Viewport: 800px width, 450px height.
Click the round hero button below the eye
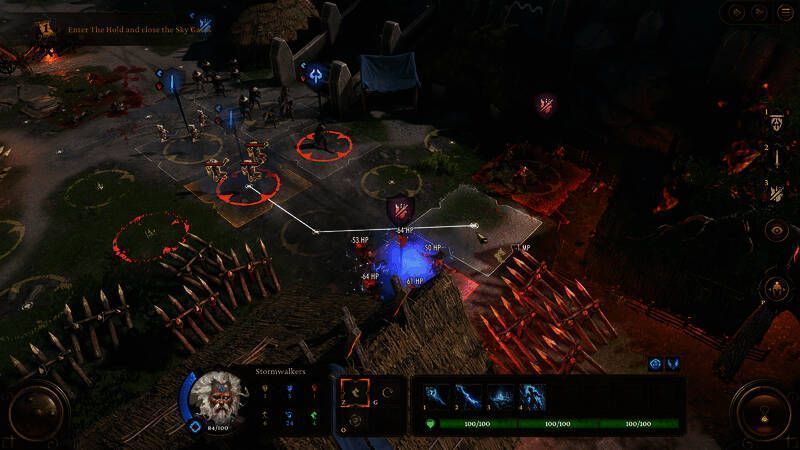pyautogui.click(x=776, y=289)
